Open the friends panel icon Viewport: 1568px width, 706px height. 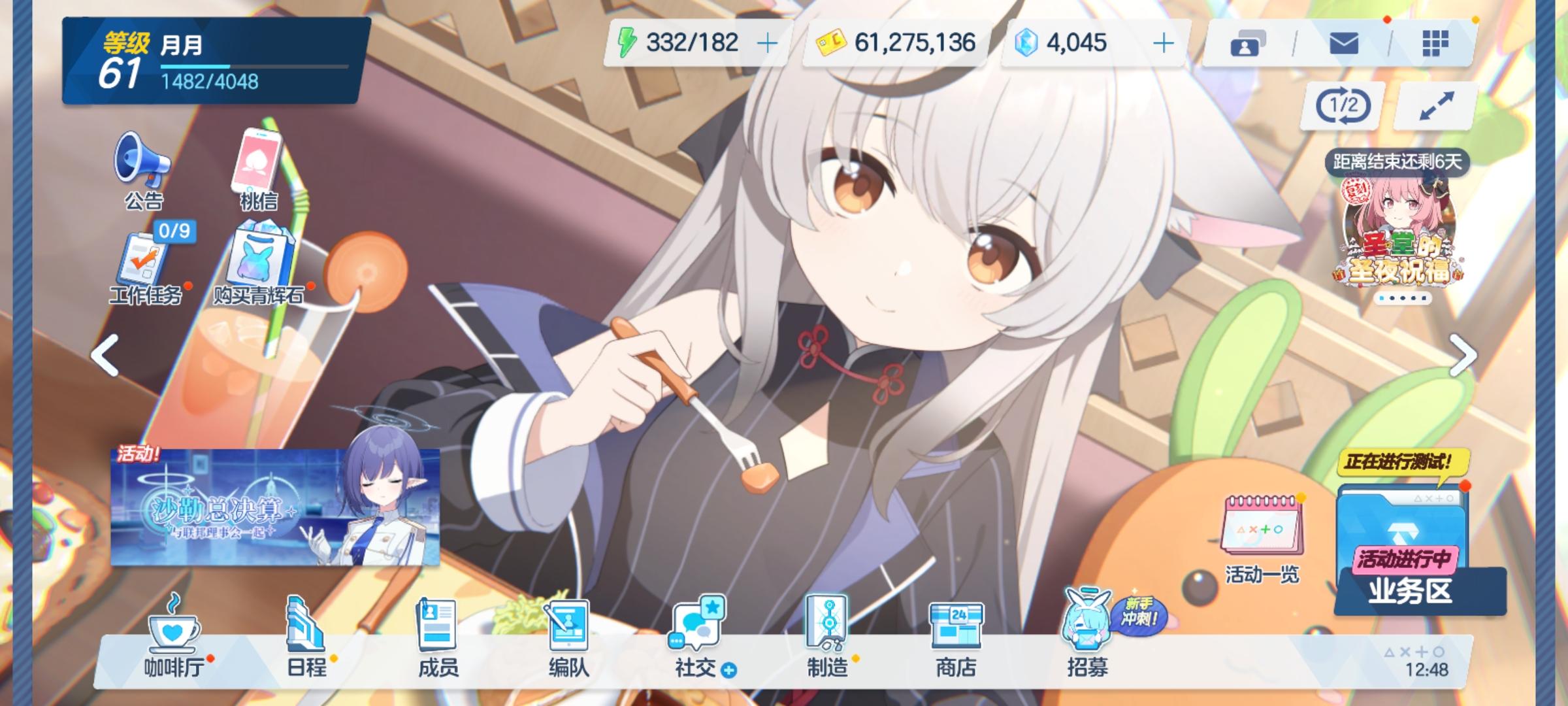coord(1249,44)
